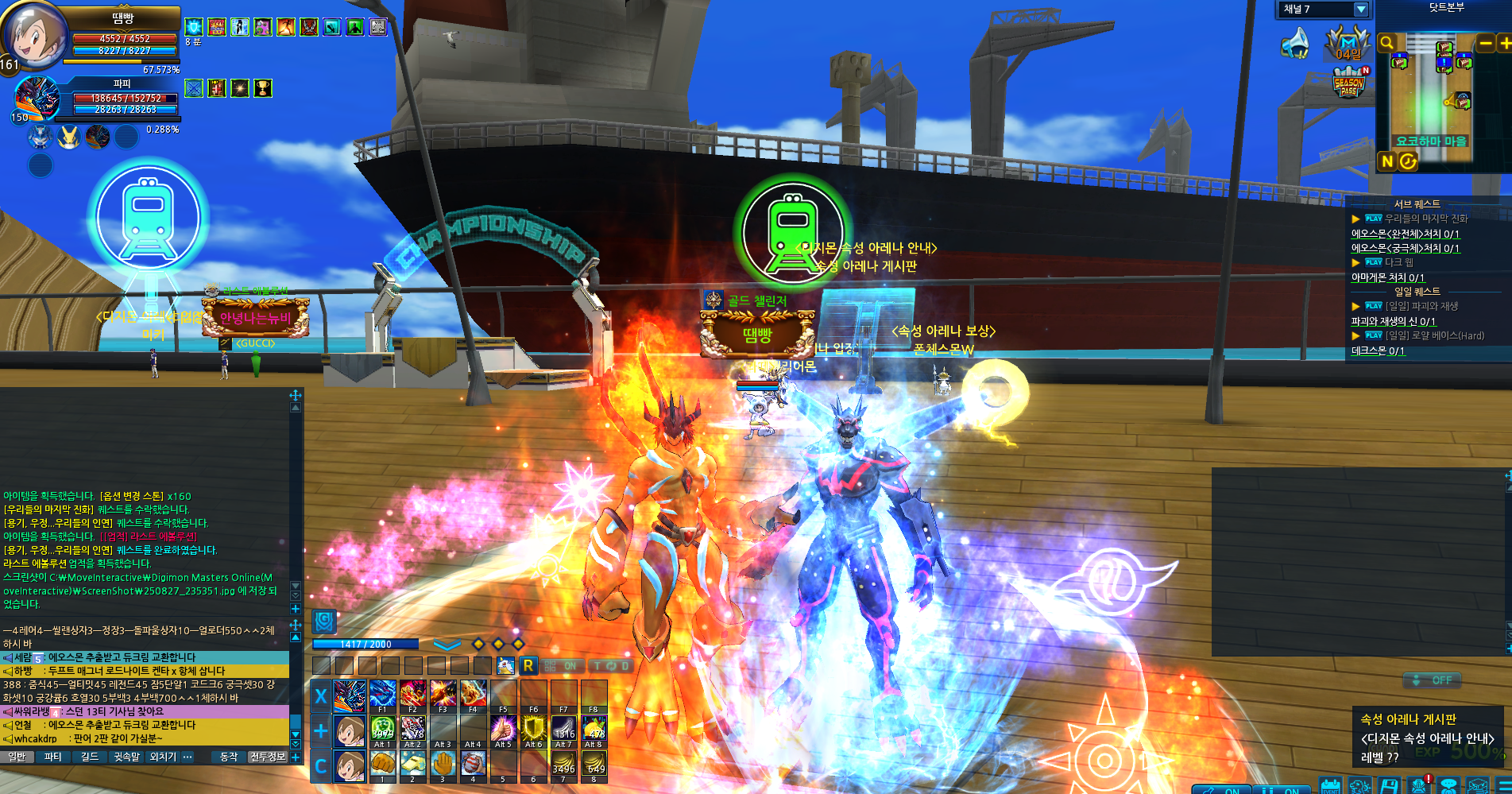Open the EVENT calendar menu icon

(x=1330, y=786)
